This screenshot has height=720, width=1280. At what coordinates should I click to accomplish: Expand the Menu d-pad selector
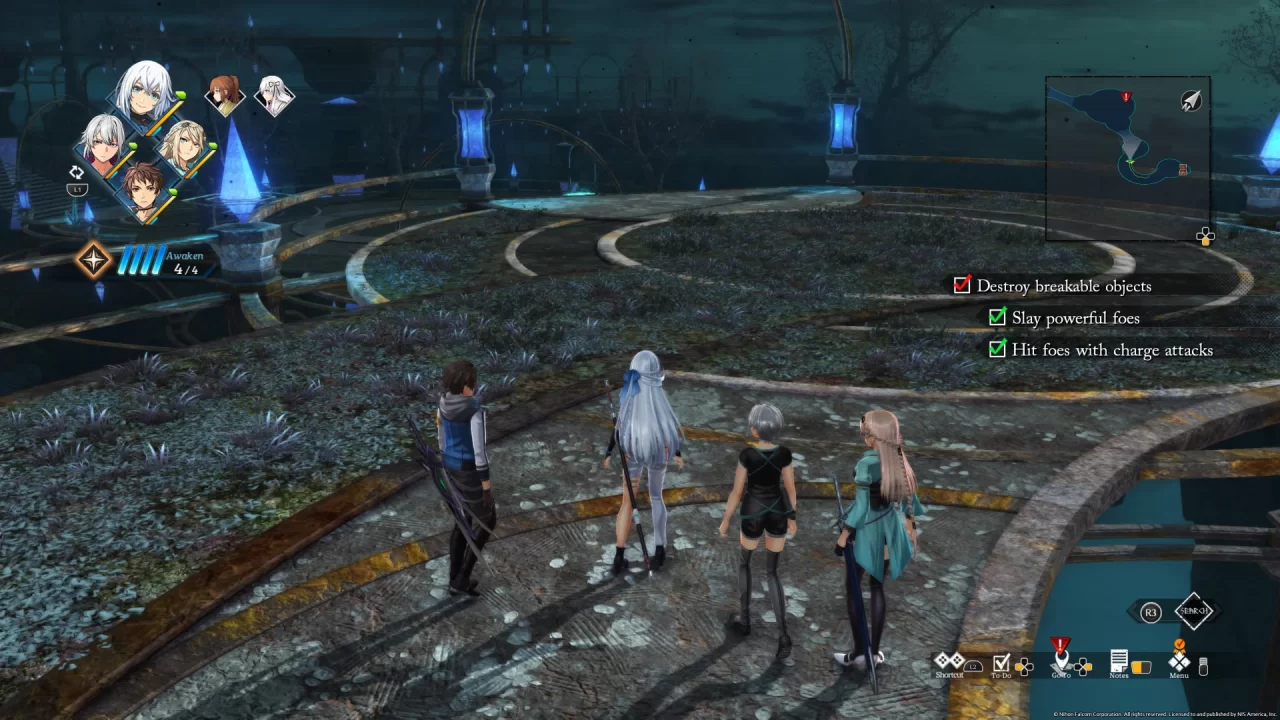pyautogui.click(x=1203, y=666)
